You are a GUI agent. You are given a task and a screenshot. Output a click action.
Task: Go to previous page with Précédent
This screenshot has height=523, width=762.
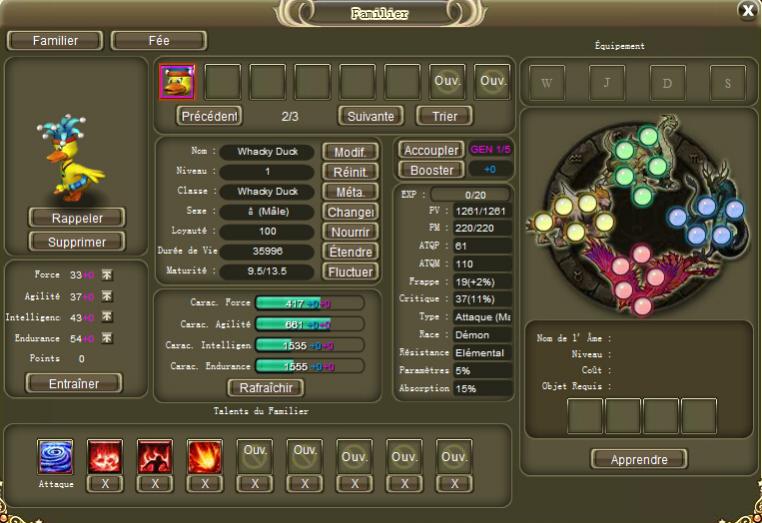click(x=210, y=116)
